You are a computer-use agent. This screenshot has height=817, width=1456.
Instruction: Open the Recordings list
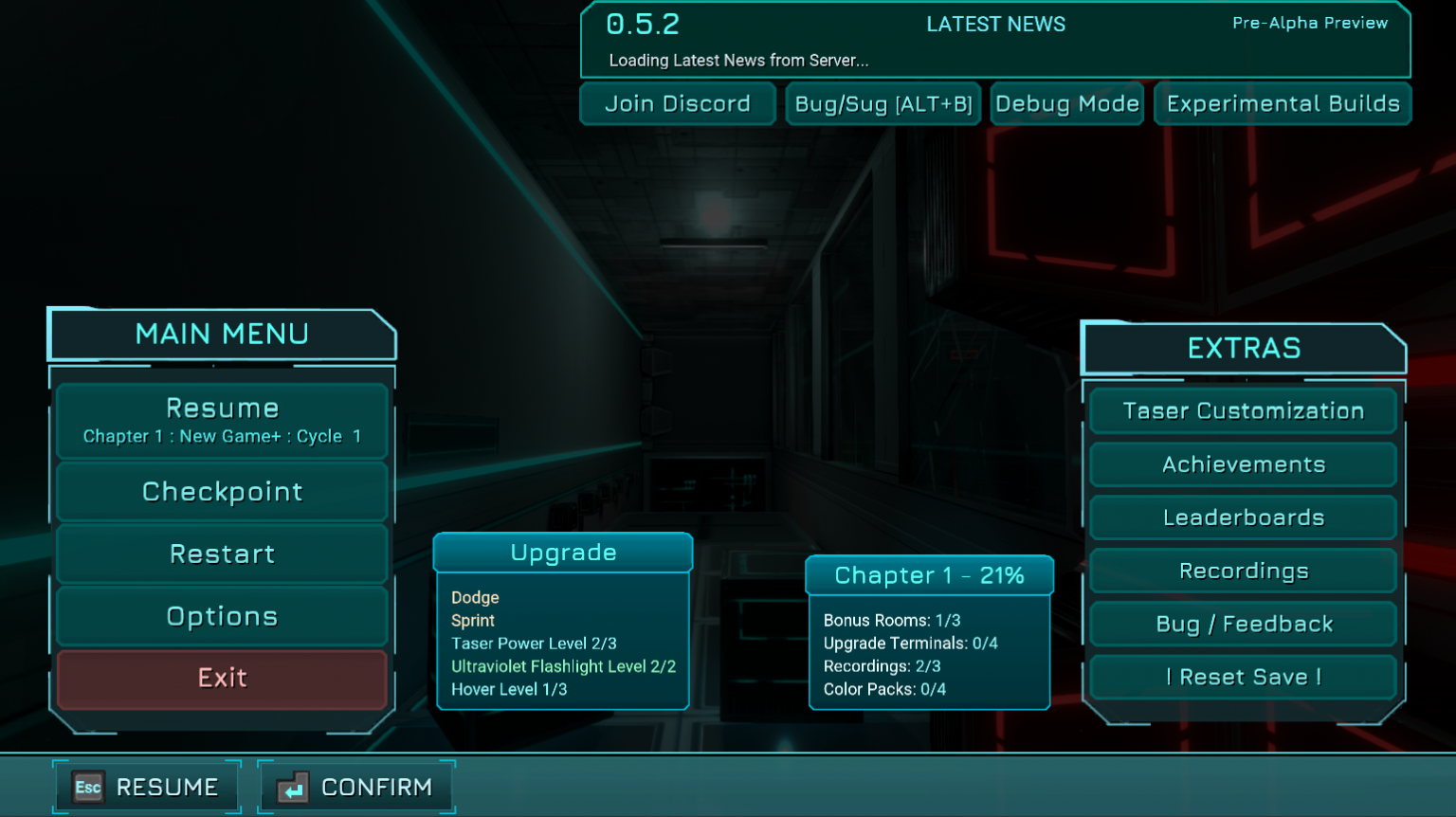[x=1243, y=571]
